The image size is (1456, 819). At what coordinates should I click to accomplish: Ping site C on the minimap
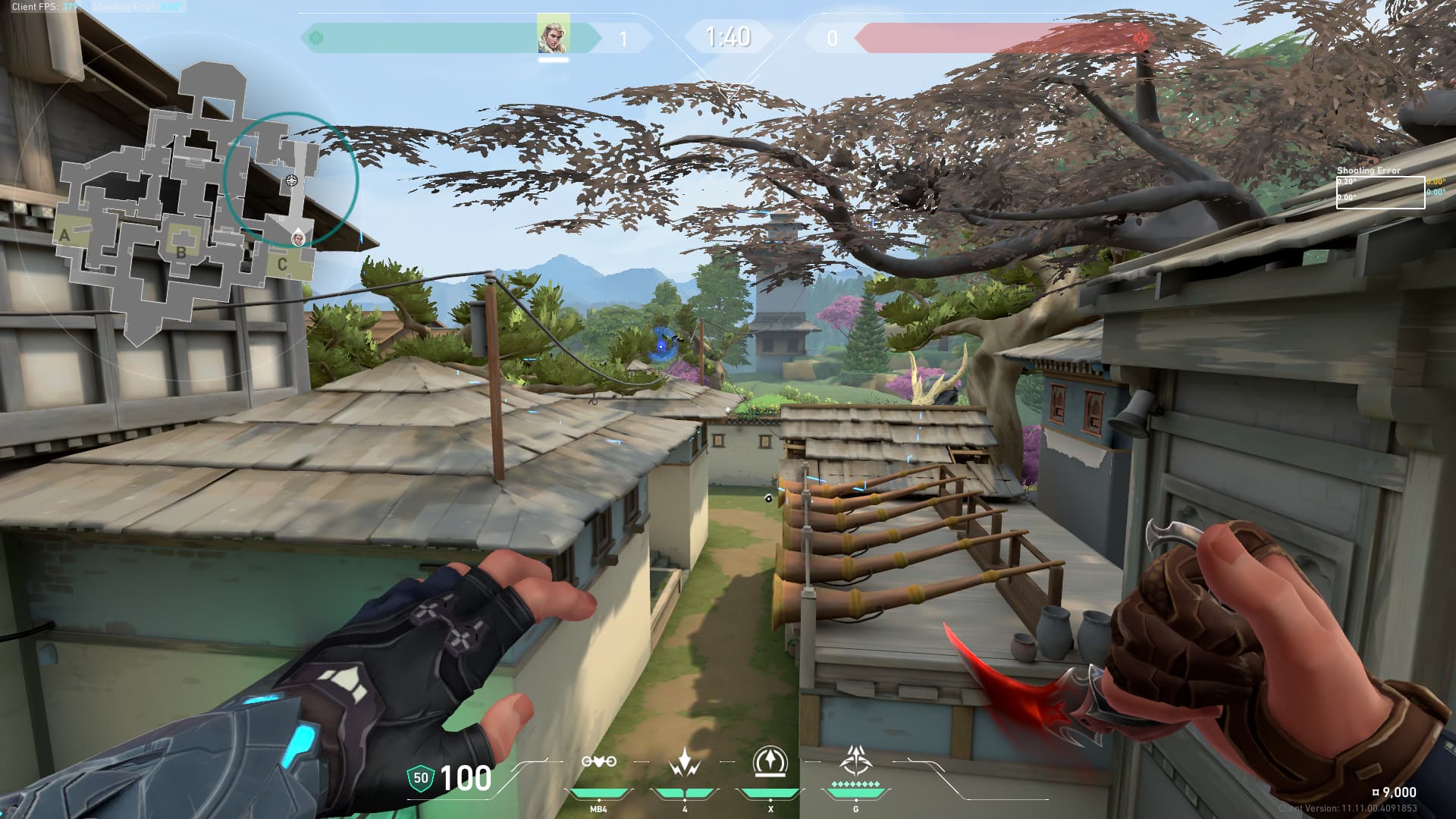[x=282, y=264]
